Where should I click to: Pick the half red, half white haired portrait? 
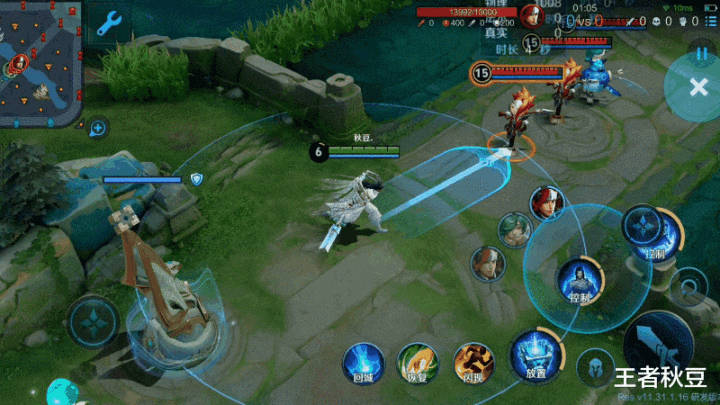[x=487, y=263]
